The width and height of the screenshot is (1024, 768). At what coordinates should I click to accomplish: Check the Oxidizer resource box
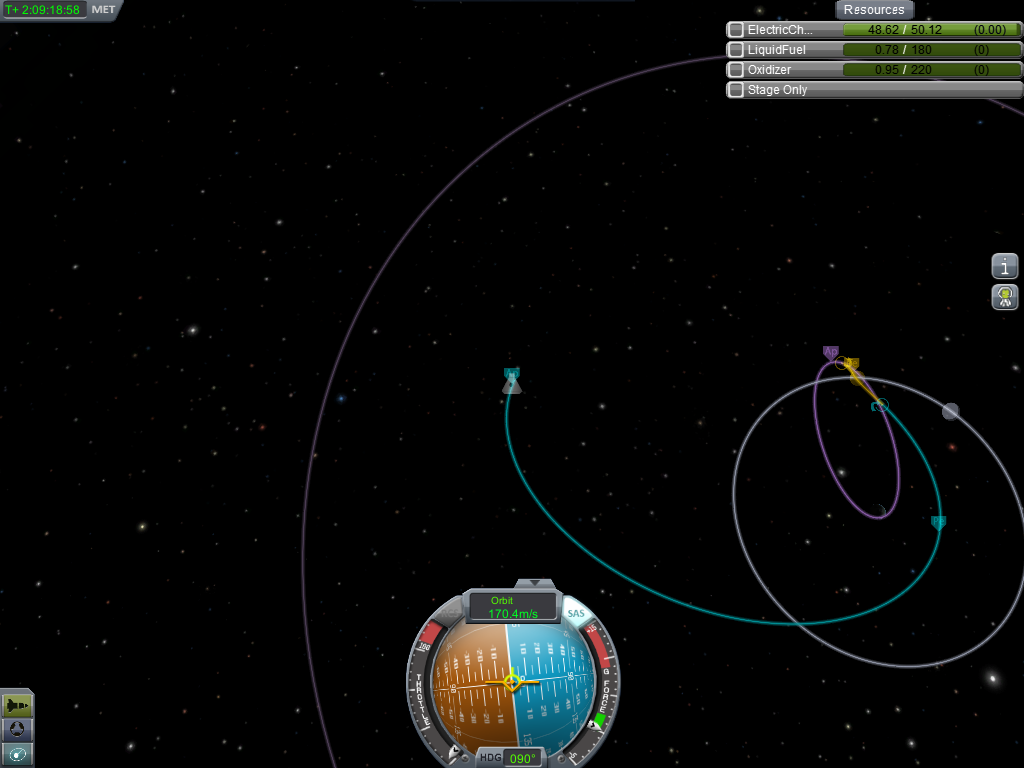coord(736,70)
